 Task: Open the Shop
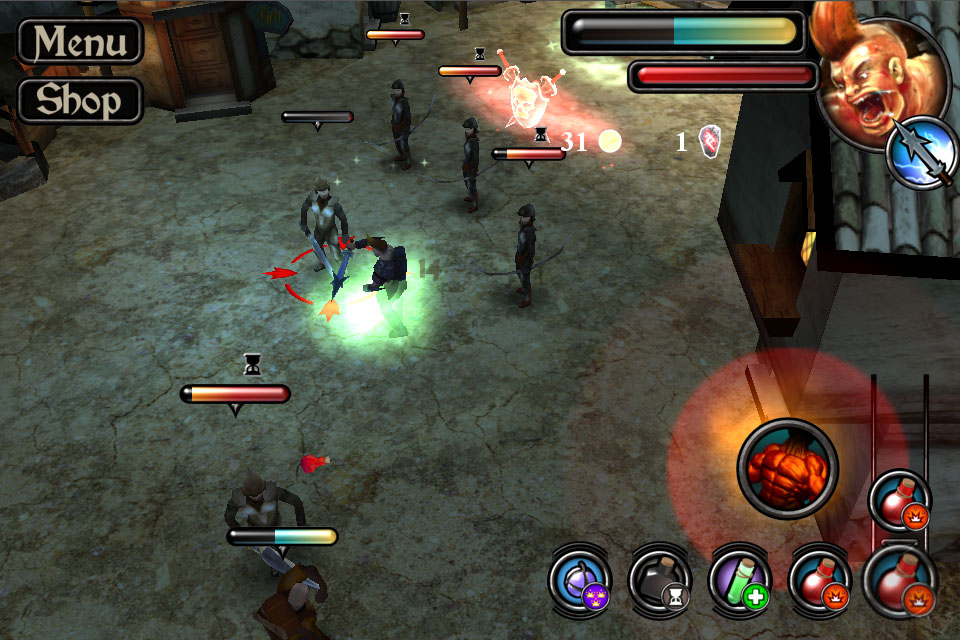(81, 100)
